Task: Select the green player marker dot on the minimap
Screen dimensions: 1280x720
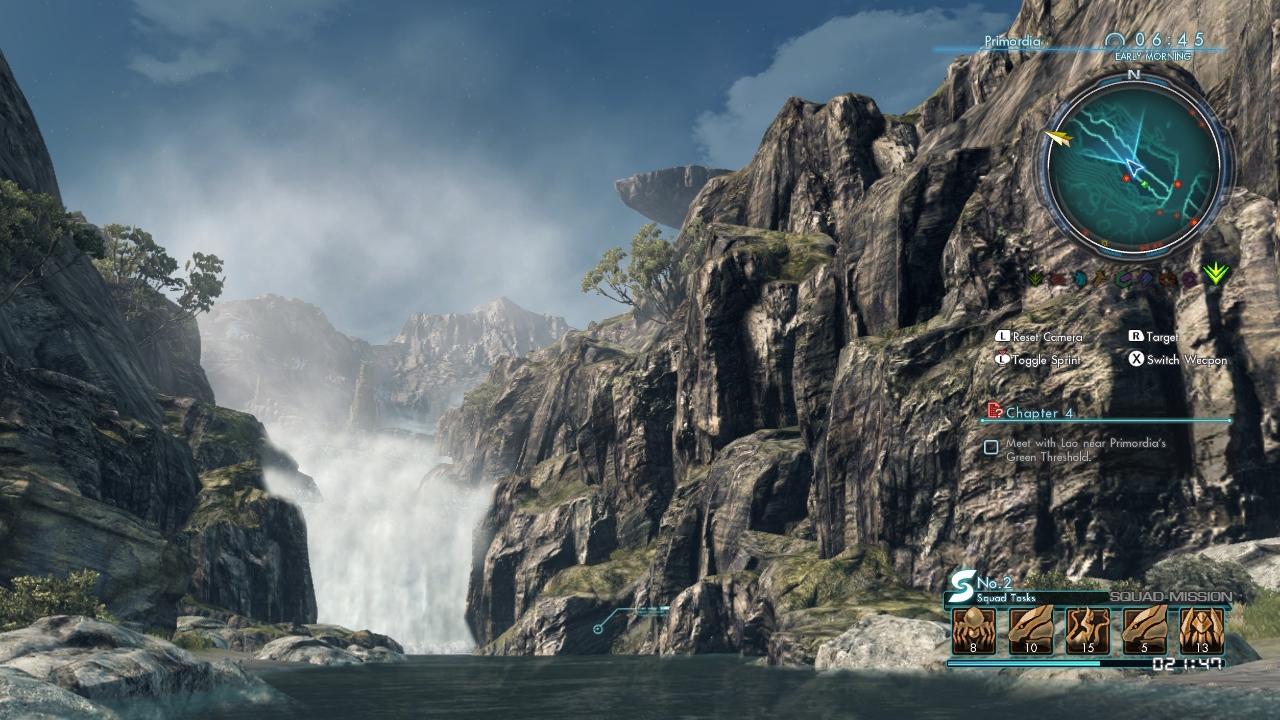Action: pyautogui.click(x=1144, y=183)
